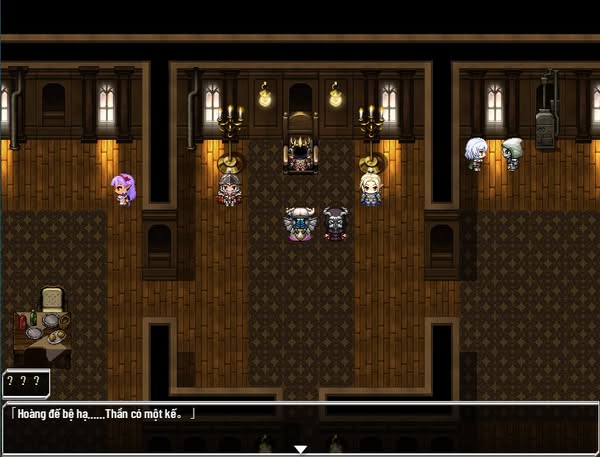Advance the dialogue text box
The width and height of the screenshot is (600, 457).
[x=299, y=424]
